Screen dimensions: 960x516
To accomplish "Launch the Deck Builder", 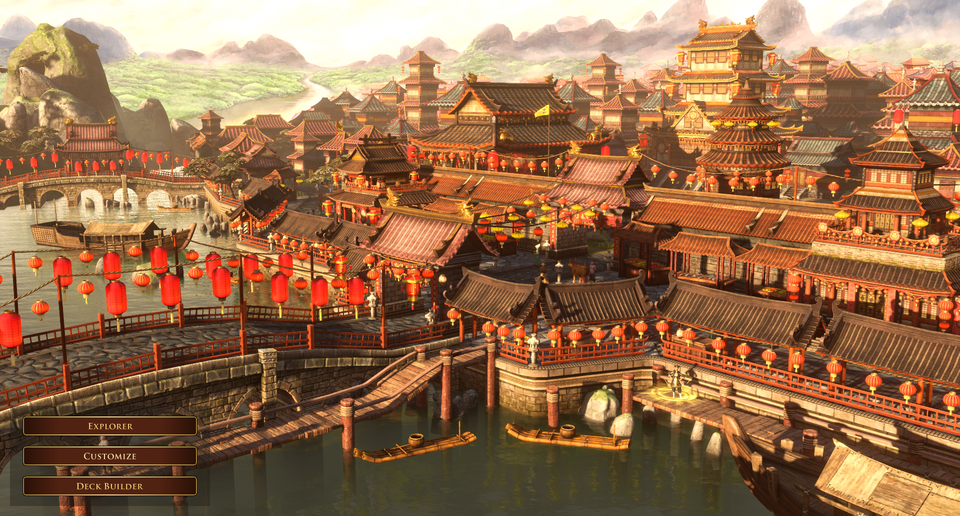I will point(110,486).
